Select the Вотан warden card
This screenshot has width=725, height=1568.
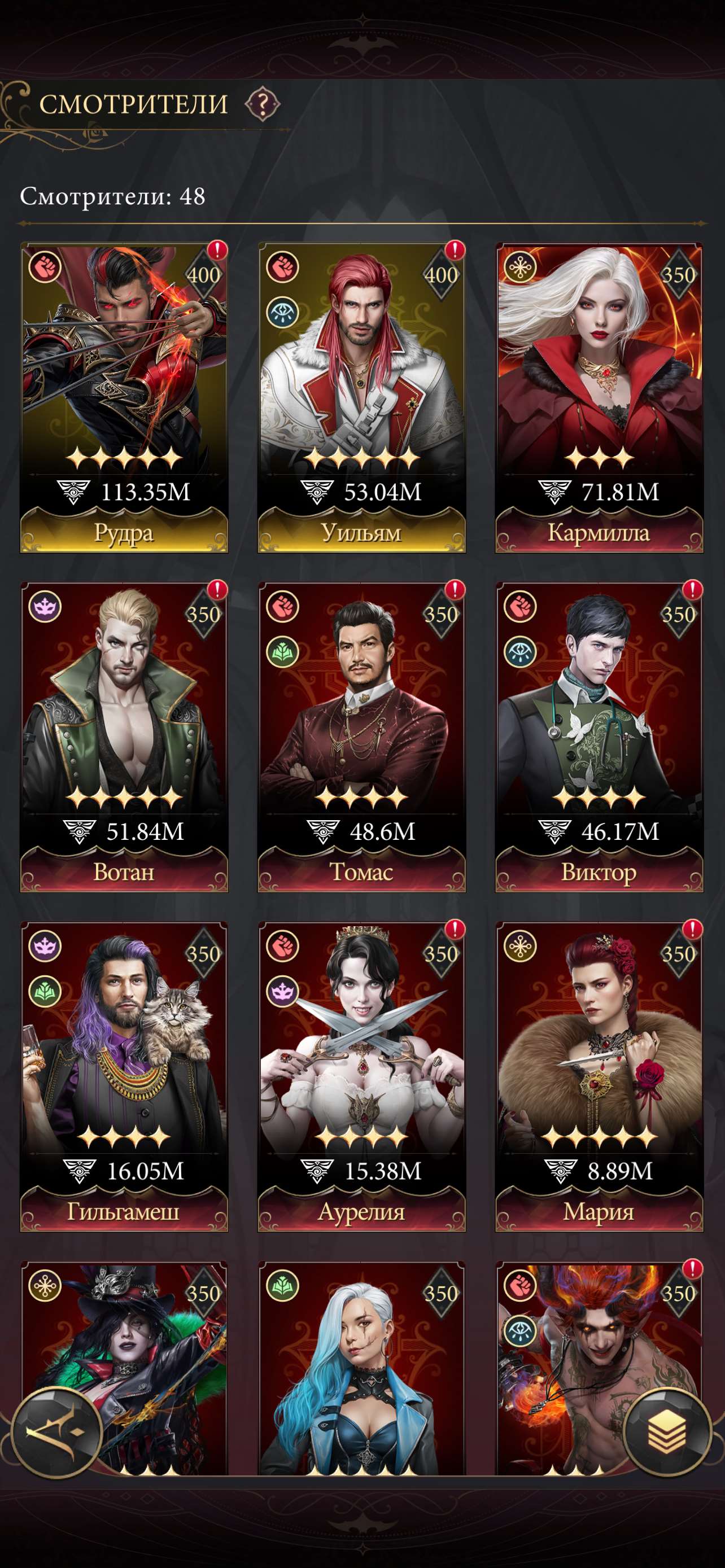[x=124, y=737]
